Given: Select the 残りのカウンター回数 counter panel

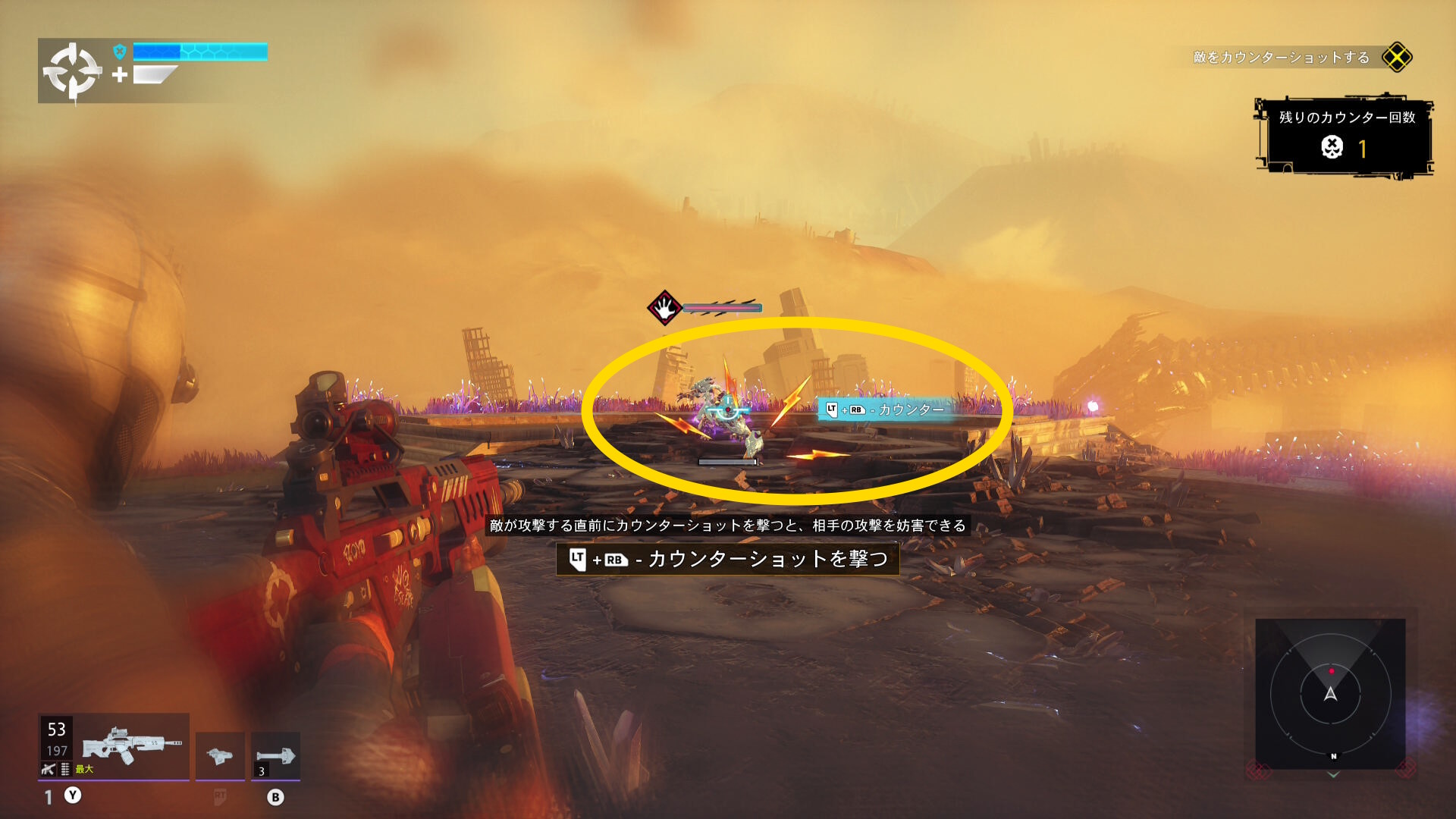Looking at the screenshot, I should pyautogui.click(x=1345, y=137).
